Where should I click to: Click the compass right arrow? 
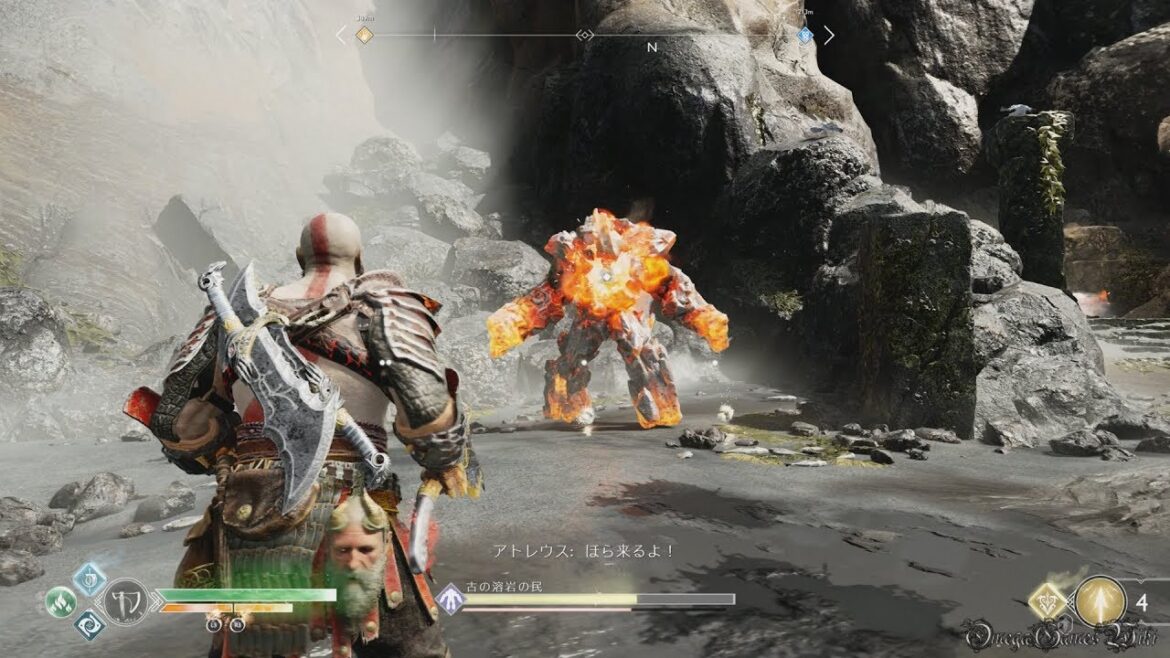[x=828, y=35]
